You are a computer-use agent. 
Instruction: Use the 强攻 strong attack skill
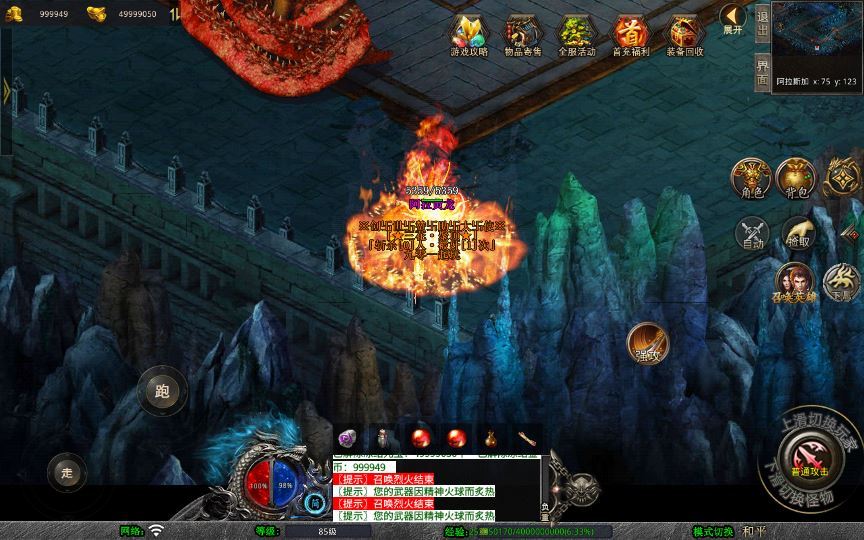click(647, 343)
